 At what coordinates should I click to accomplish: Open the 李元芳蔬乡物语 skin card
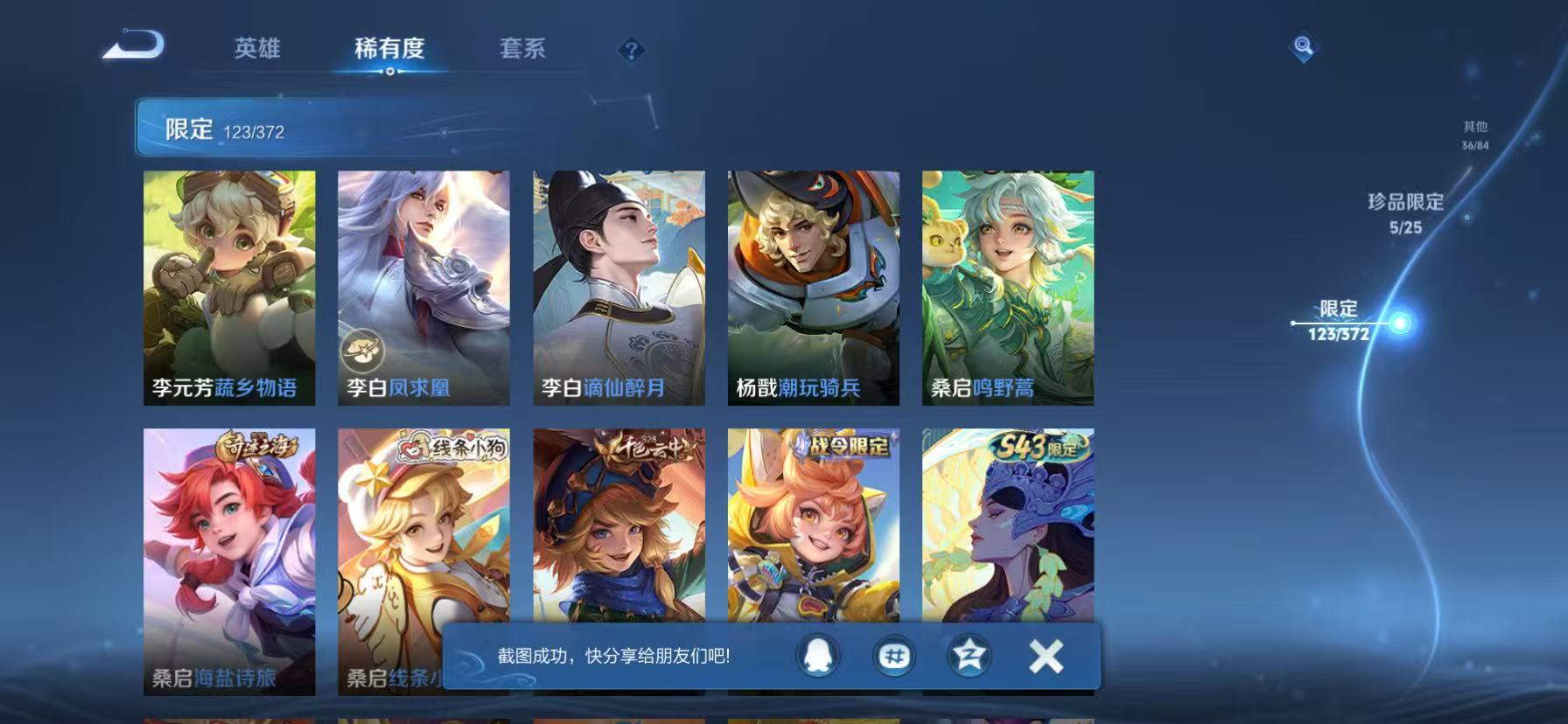[x=229, y=289]
